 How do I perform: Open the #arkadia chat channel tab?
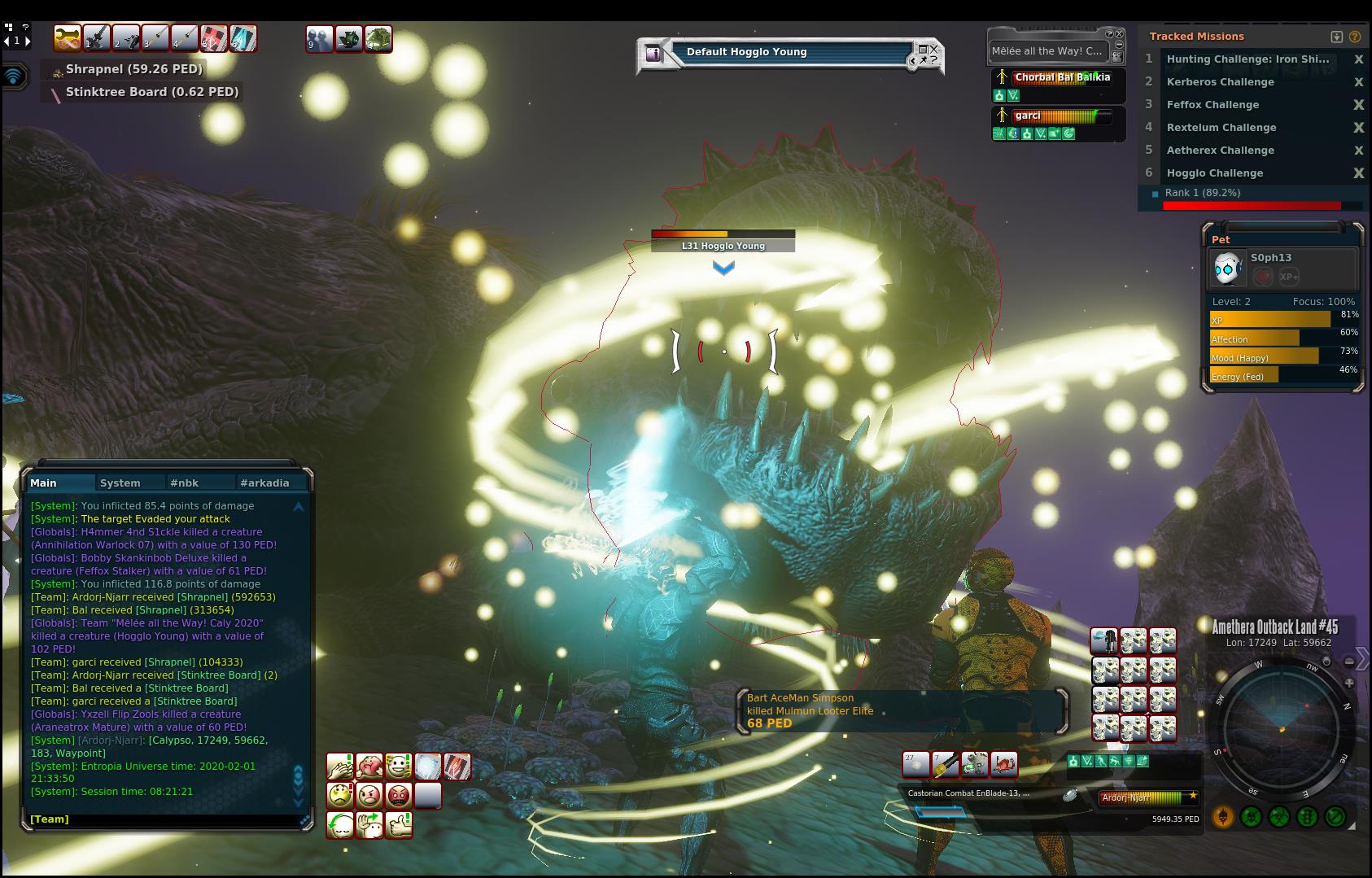264,483
